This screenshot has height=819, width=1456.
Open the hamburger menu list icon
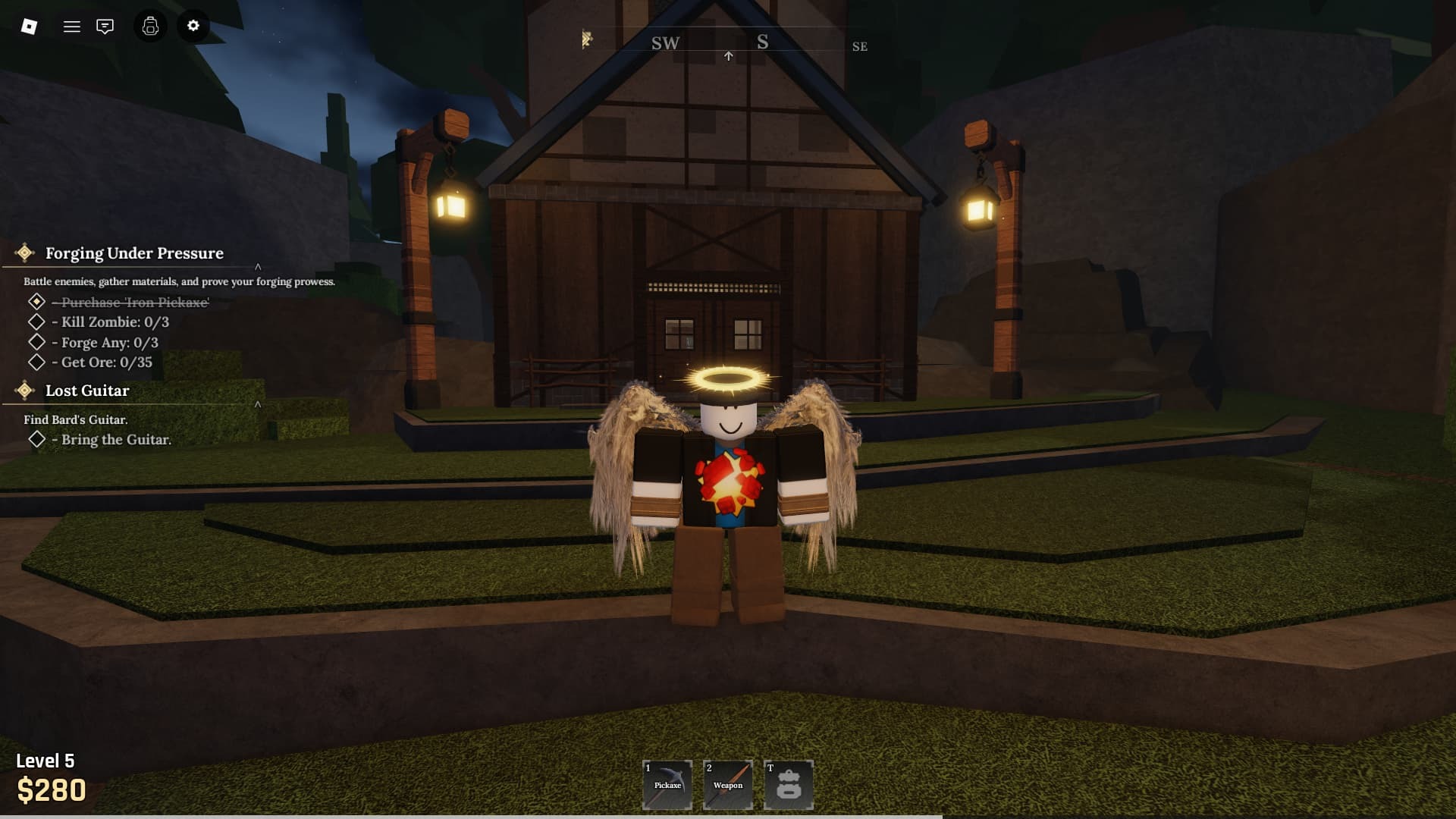click(71, 26)
